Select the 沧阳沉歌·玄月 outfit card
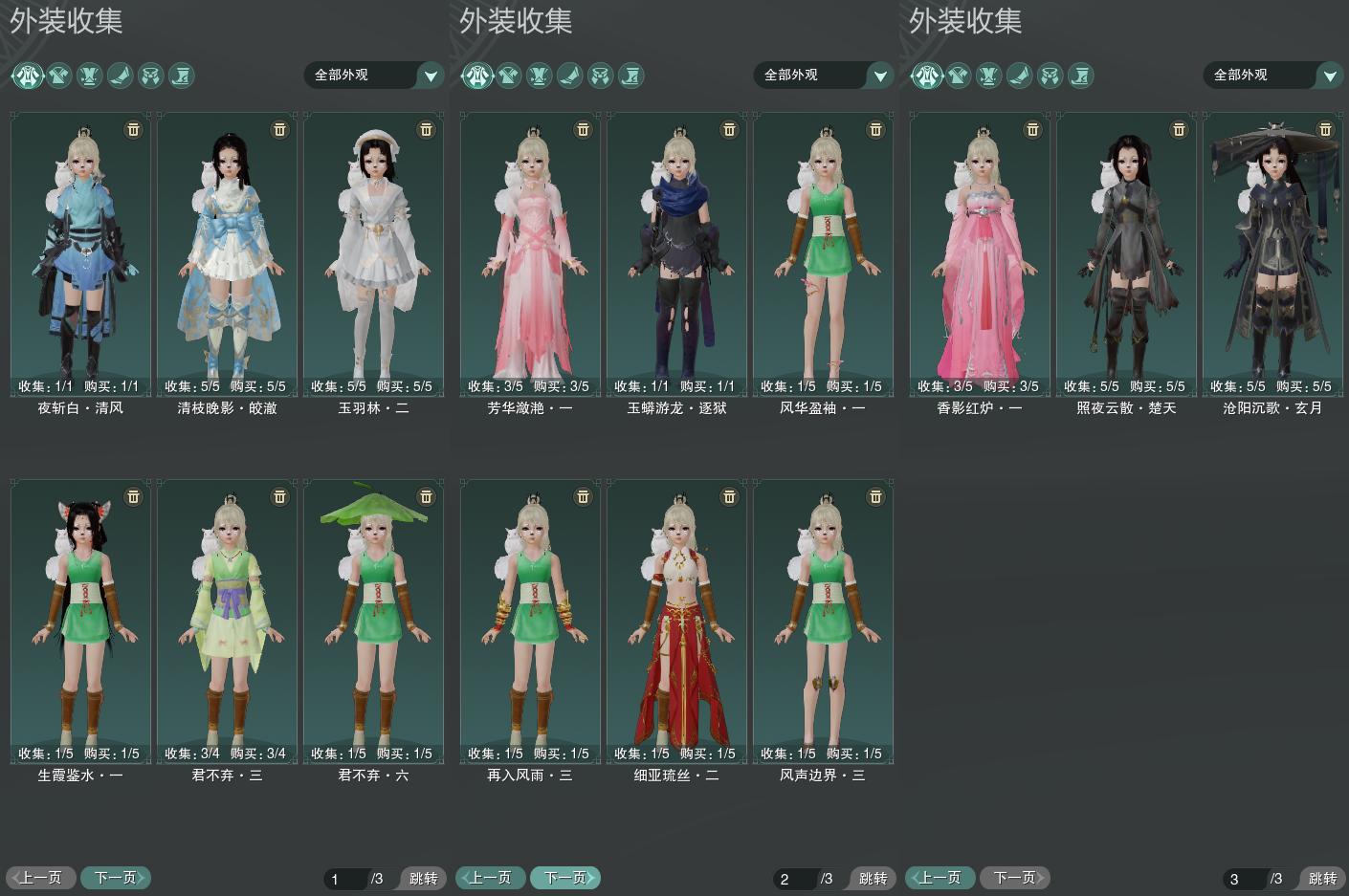 [1272, 253]
